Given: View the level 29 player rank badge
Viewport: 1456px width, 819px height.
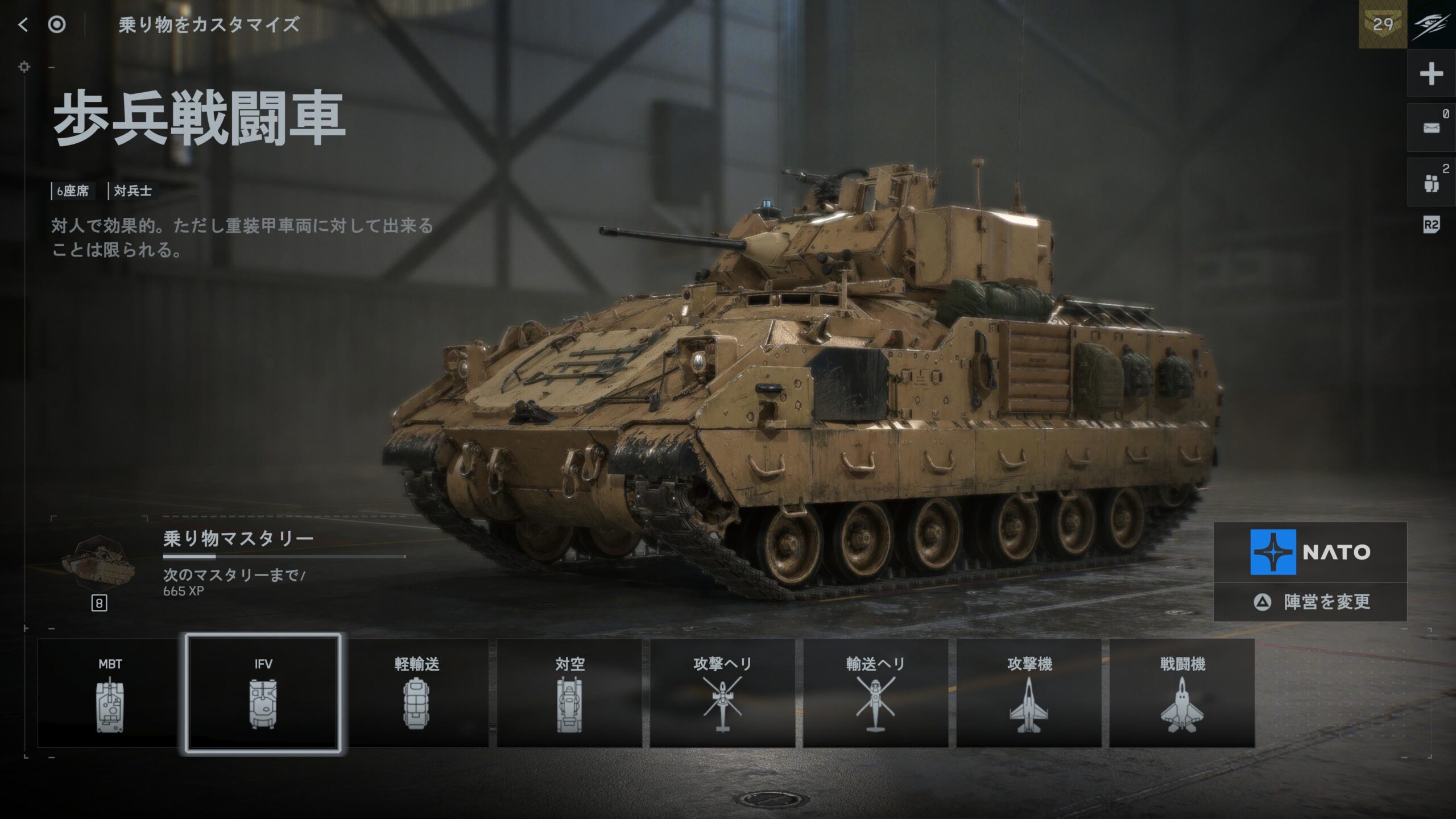Looking at the screenshot, I should [x=1383, y=24].
